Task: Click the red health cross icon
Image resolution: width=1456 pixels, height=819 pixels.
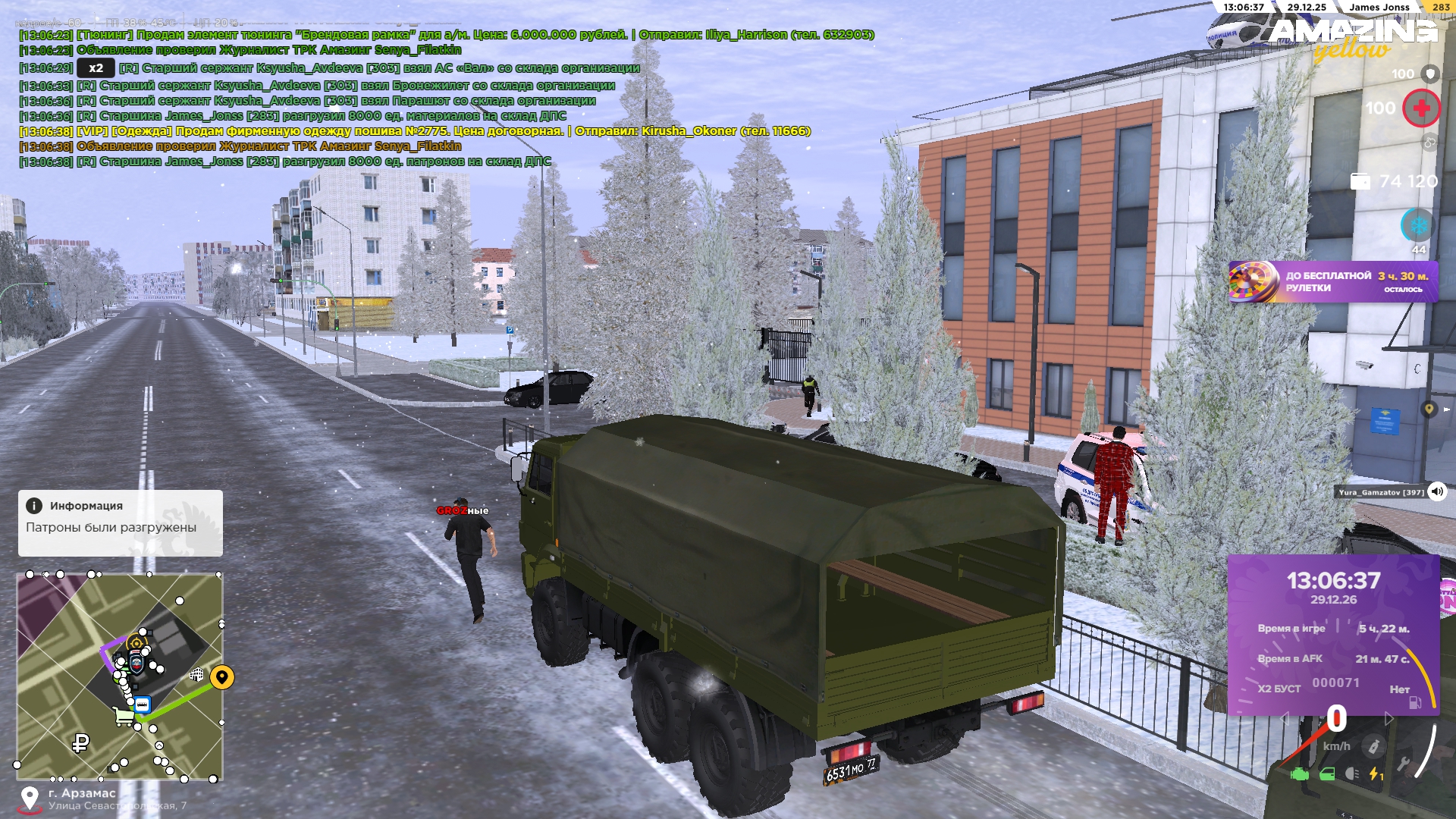Action: coord(1421,108)
